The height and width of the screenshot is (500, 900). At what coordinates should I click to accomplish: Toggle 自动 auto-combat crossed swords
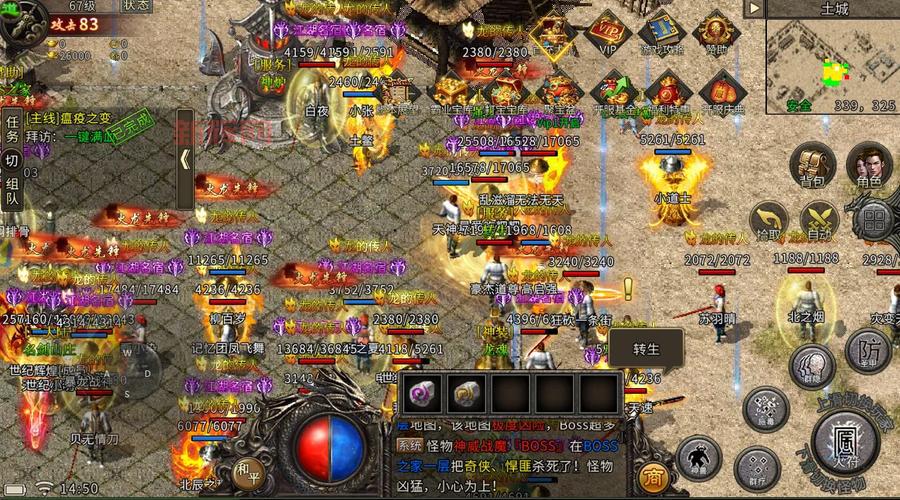click(x=820, y=222)
